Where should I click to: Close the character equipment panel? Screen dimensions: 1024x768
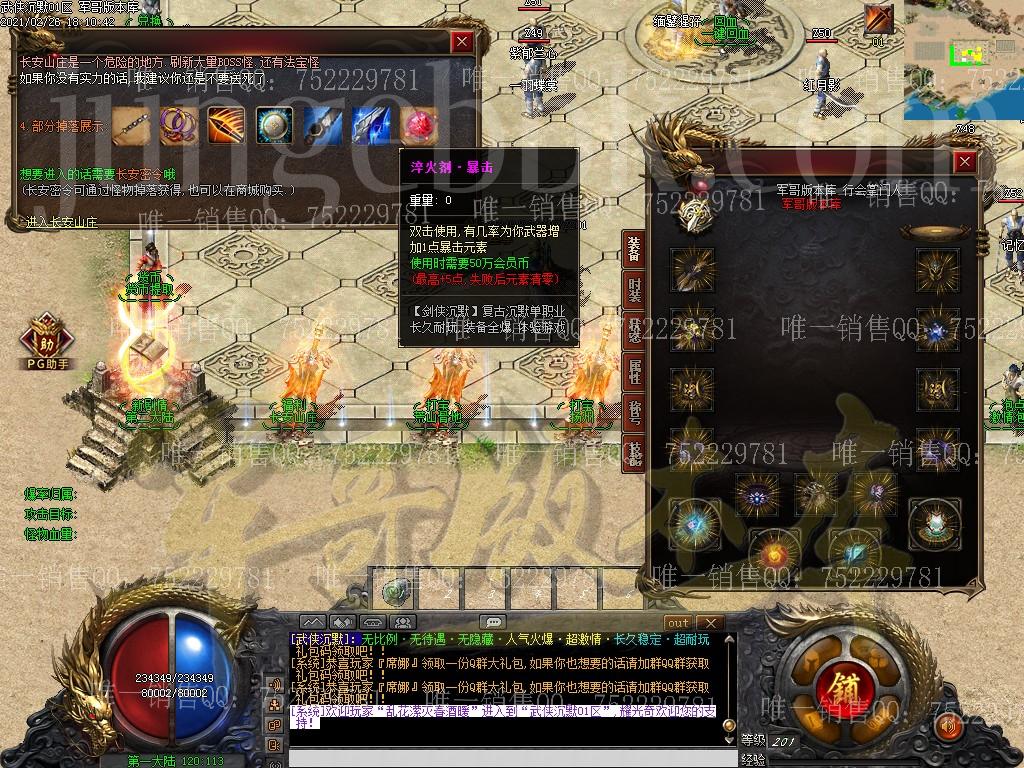(965, 161)
